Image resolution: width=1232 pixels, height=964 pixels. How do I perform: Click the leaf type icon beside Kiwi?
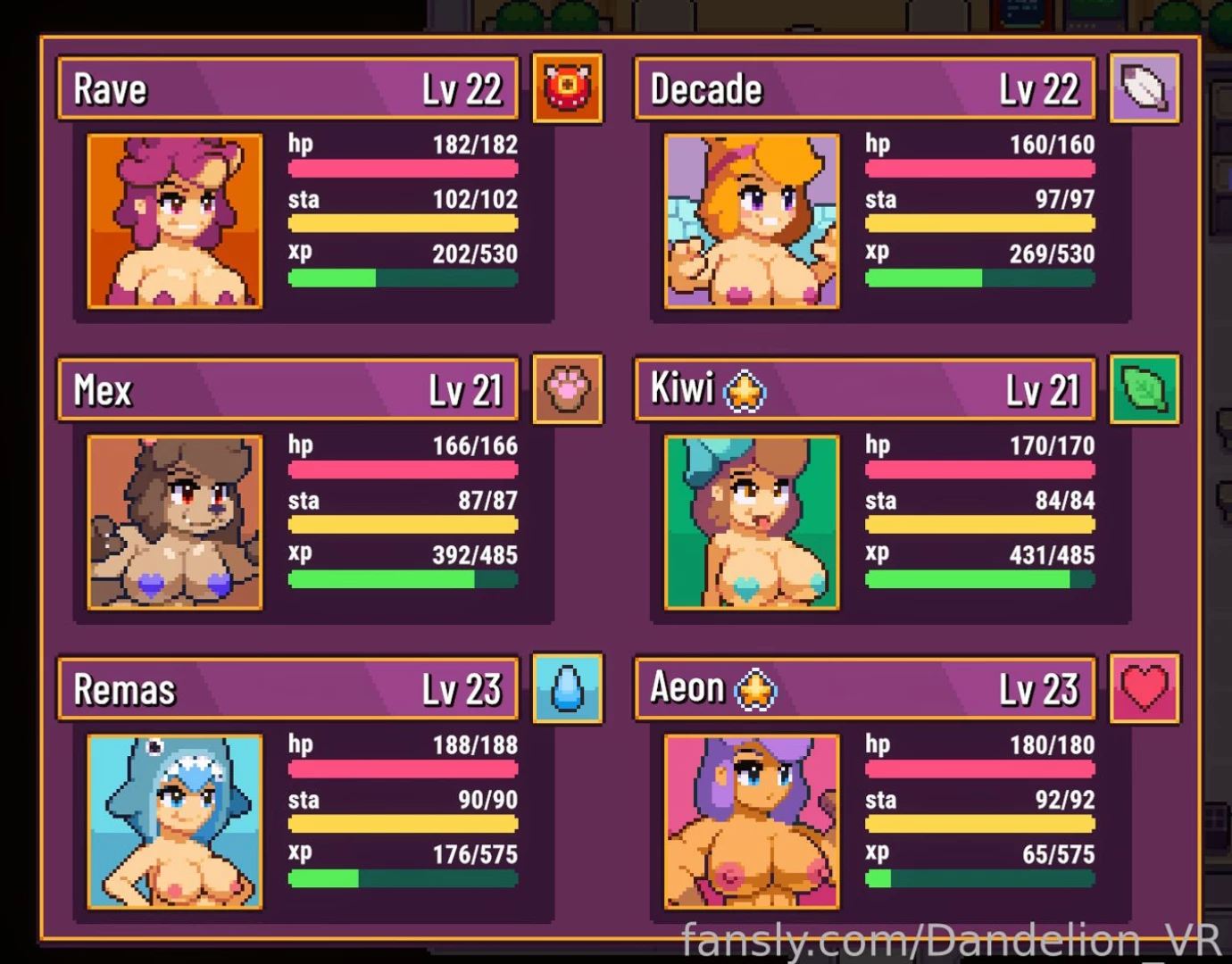1145,390
